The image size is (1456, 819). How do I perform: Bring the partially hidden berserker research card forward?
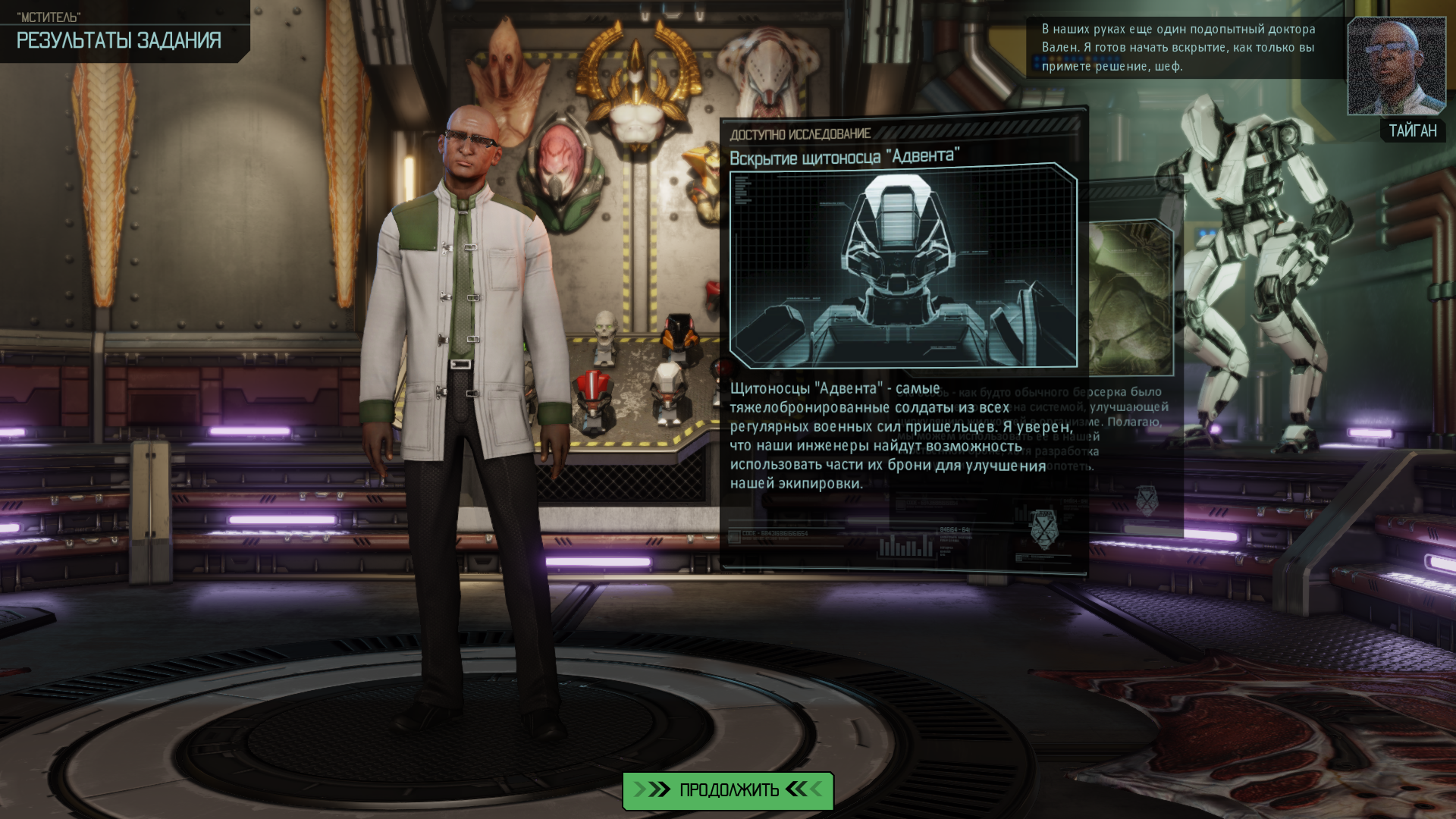pyautogui.click(x=1134, y=303)
